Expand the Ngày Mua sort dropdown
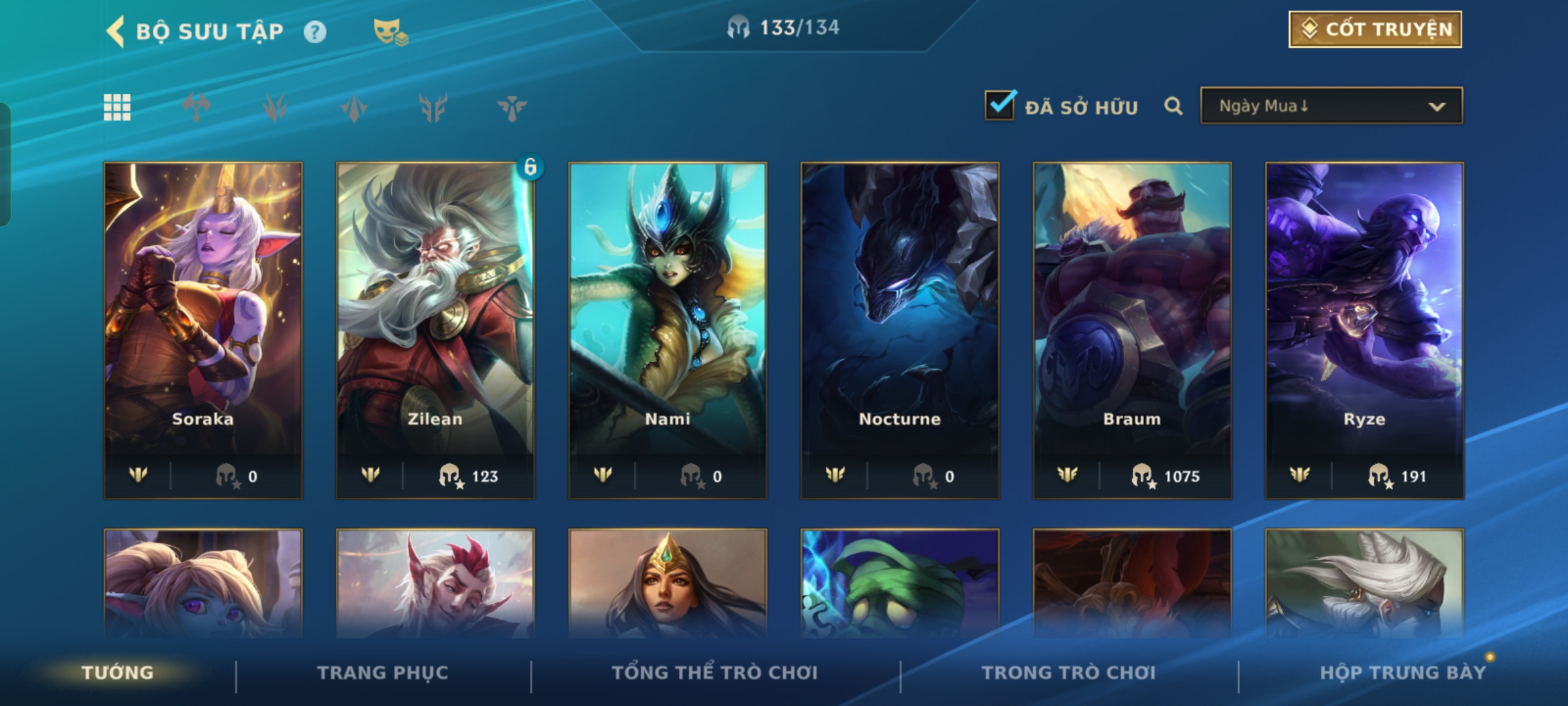 pyautogui.click(x=1331, y=106)
